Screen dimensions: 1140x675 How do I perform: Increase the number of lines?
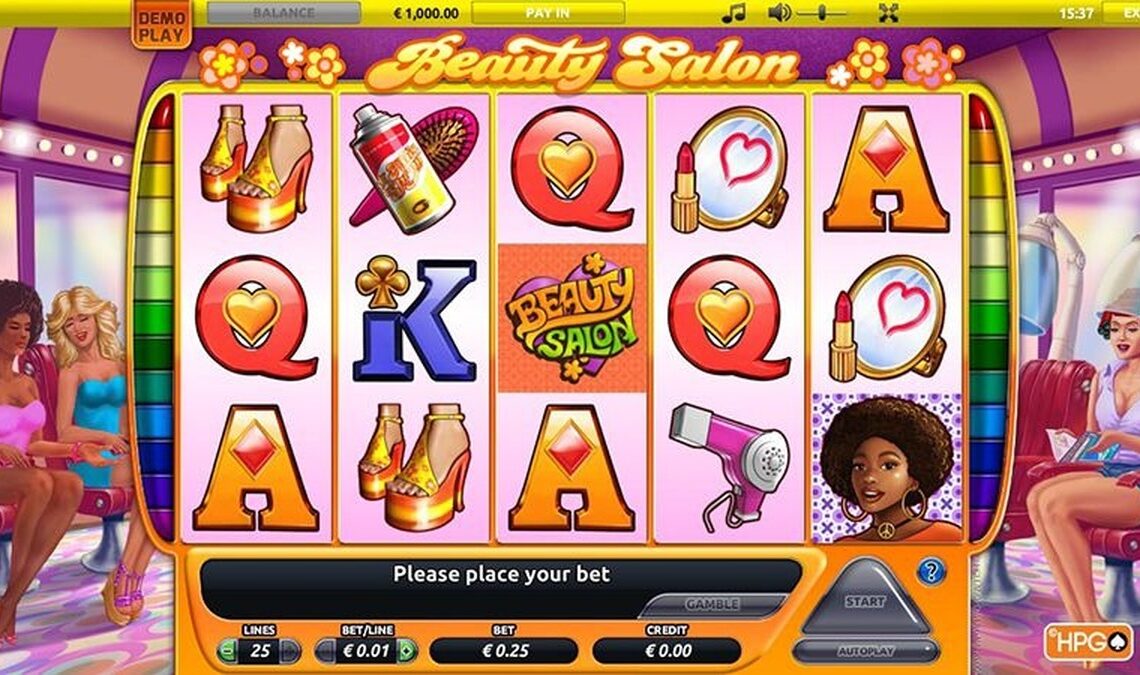click(x=290, y=652)
